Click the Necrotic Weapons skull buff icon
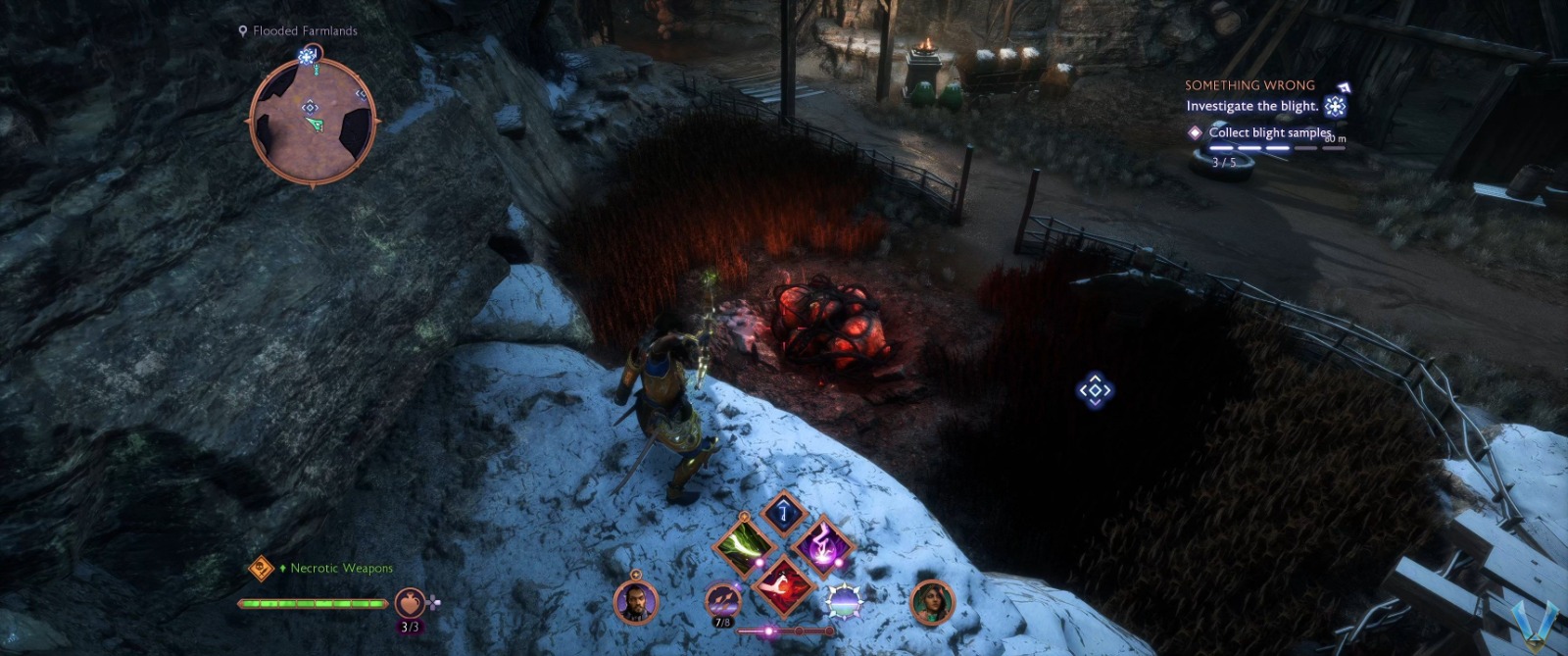The height and width of the screenshot is (656, 1568). [261, 568]
